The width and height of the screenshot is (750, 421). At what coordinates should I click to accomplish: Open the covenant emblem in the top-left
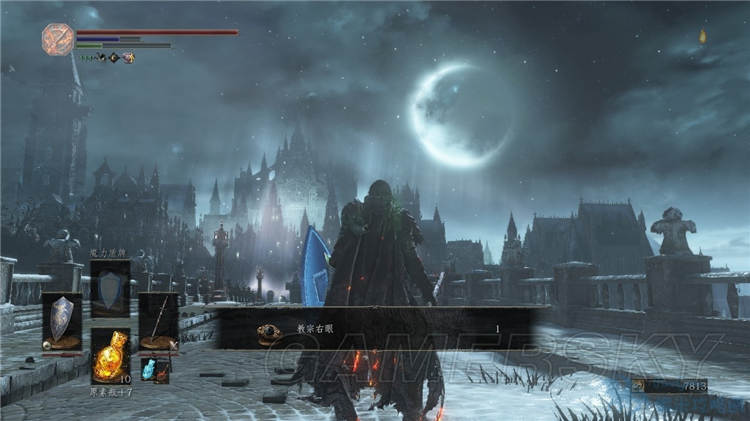[x=57, y=38]
